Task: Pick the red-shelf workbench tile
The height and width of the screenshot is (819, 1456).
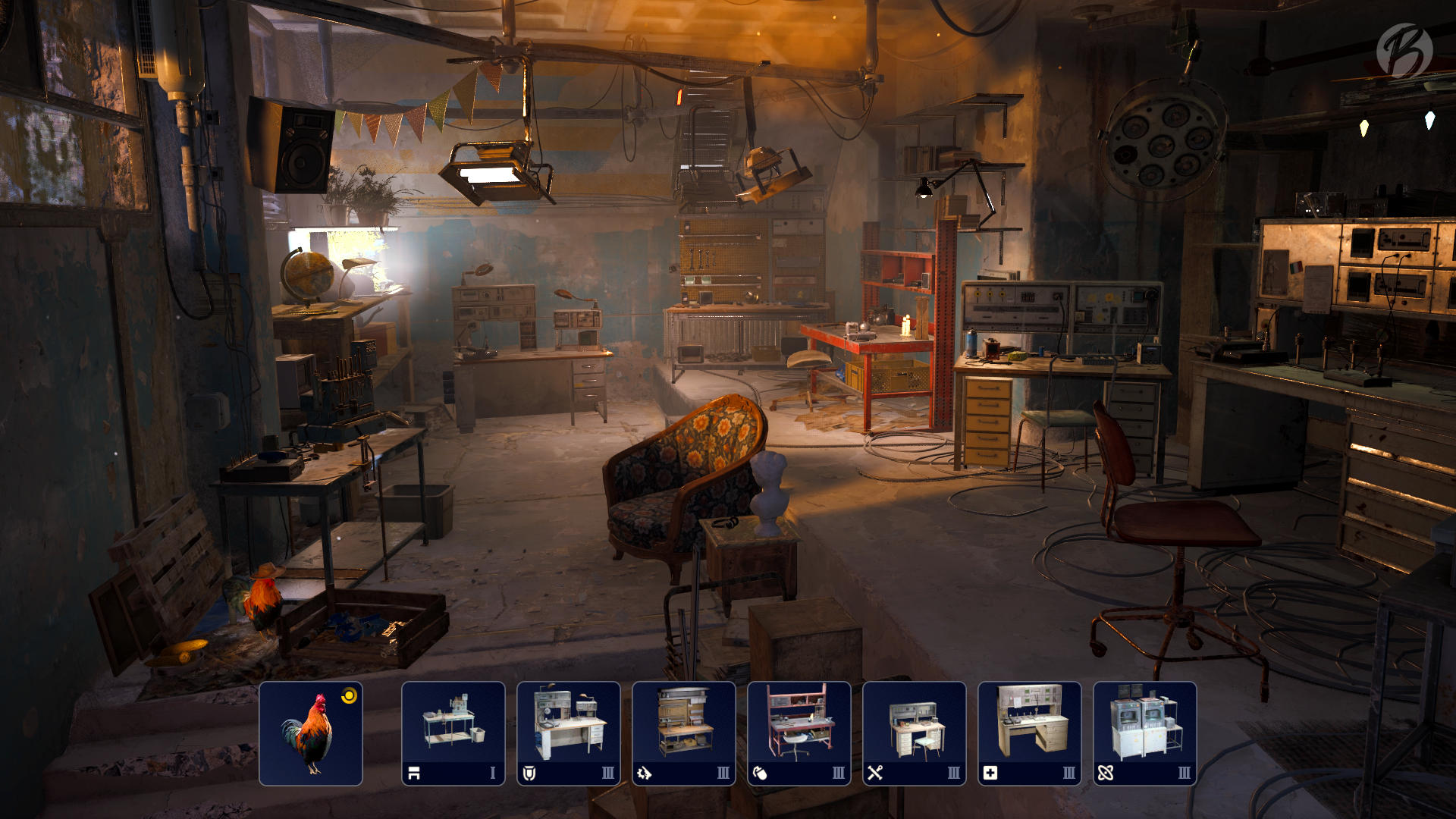Action: coord(799,733)
